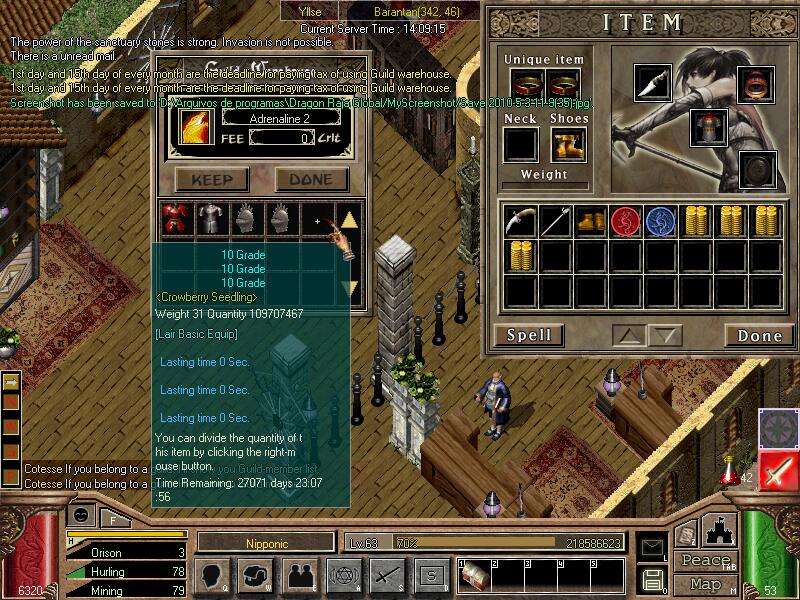Select the equipped dagger weapon slot
800x600 pixels.
click(x=653, y=82)
